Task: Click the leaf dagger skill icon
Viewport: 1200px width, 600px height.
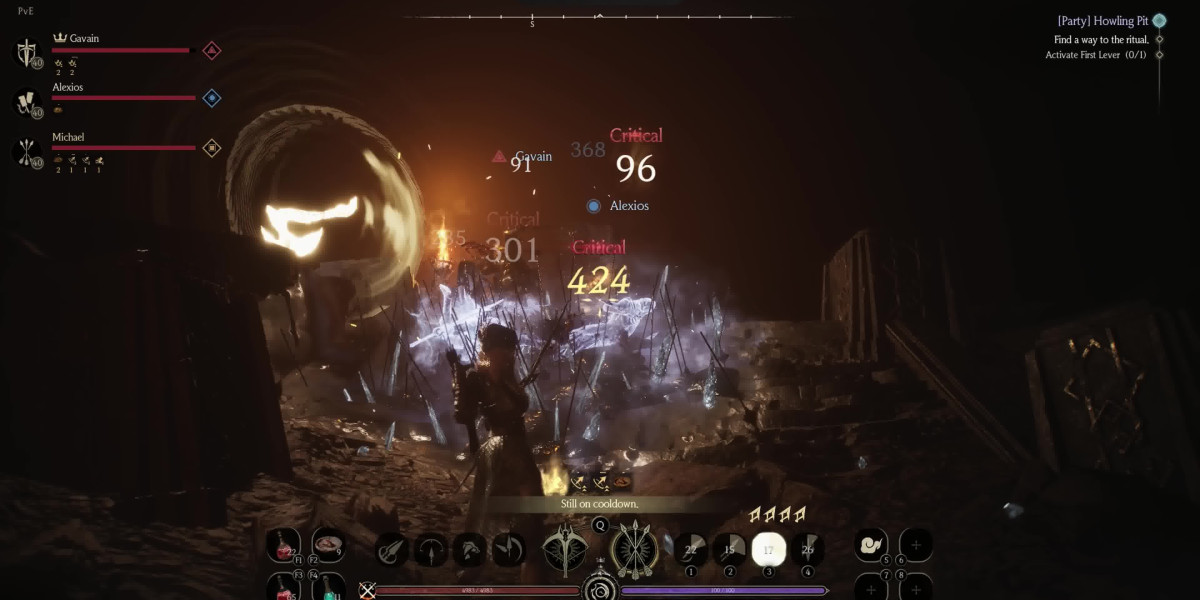Action: pyautogui.click(x=392, y=550)
